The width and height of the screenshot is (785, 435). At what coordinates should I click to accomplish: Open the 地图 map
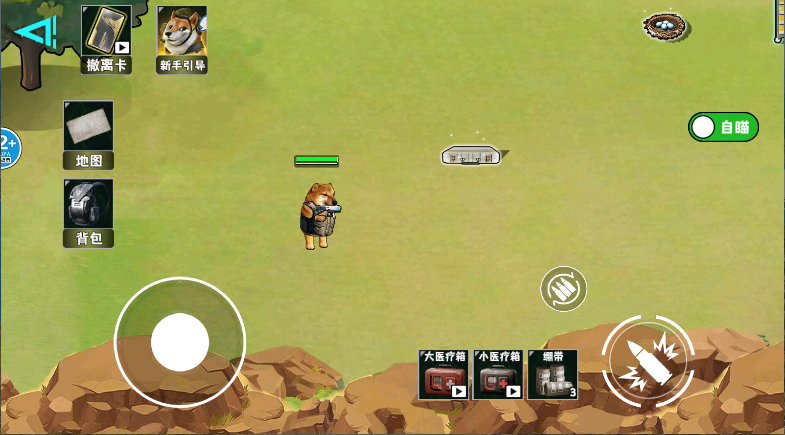click(88, 134)
